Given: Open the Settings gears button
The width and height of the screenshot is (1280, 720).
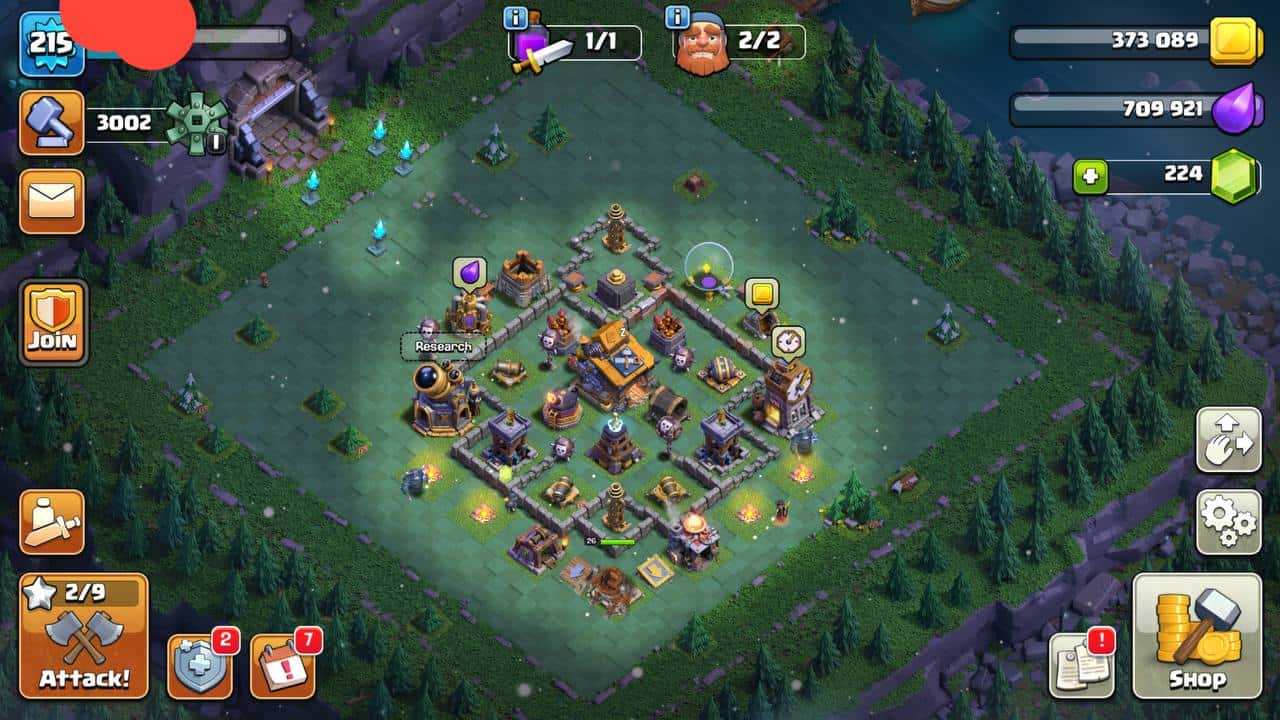Looking at the screenshot, I should point(1228,521).
